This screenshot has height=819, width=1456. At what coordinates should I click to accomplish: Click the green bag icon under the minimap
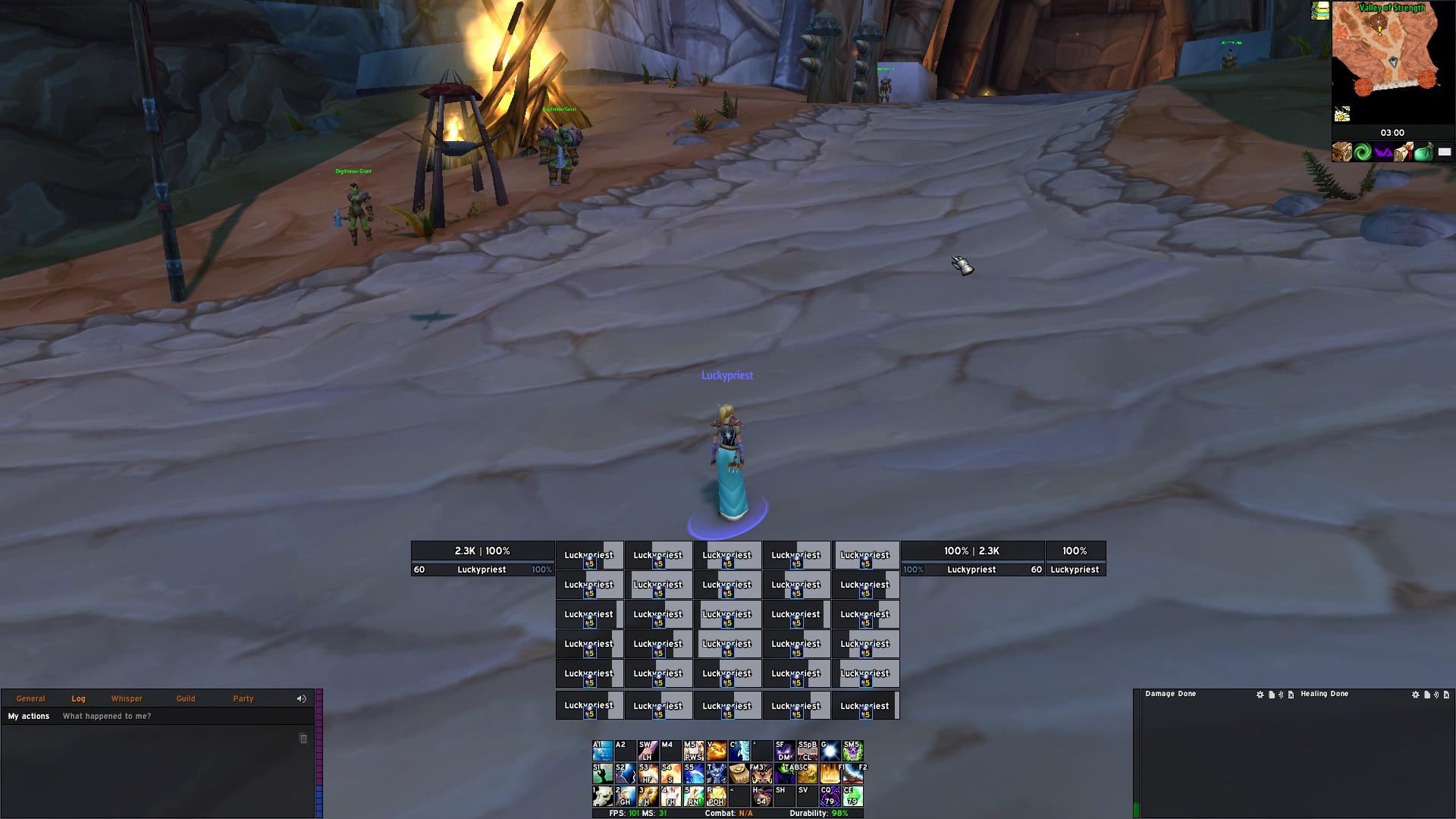(1423, 152)
